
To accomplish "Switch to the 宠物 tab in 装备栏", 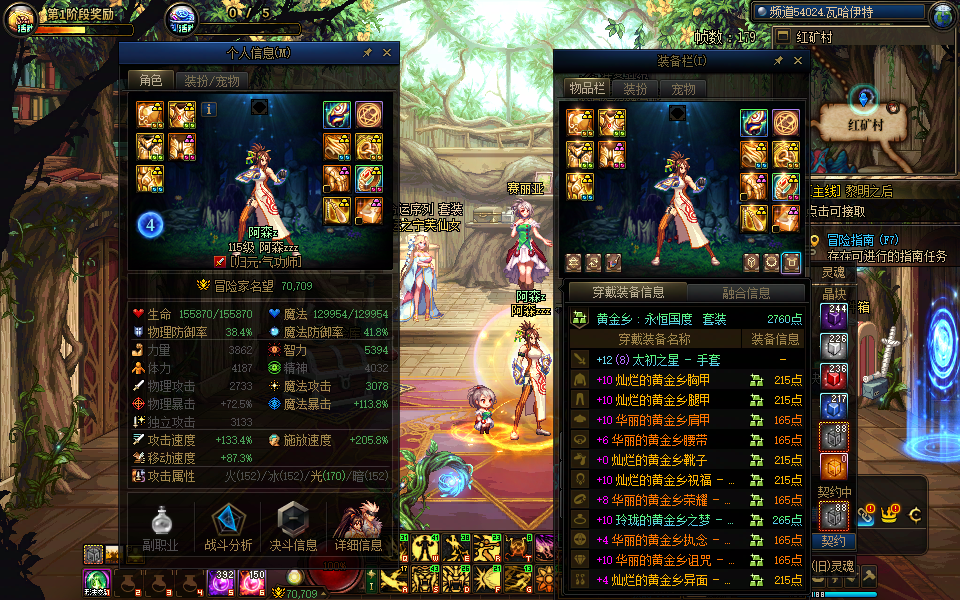I will (x=683, y=89).
